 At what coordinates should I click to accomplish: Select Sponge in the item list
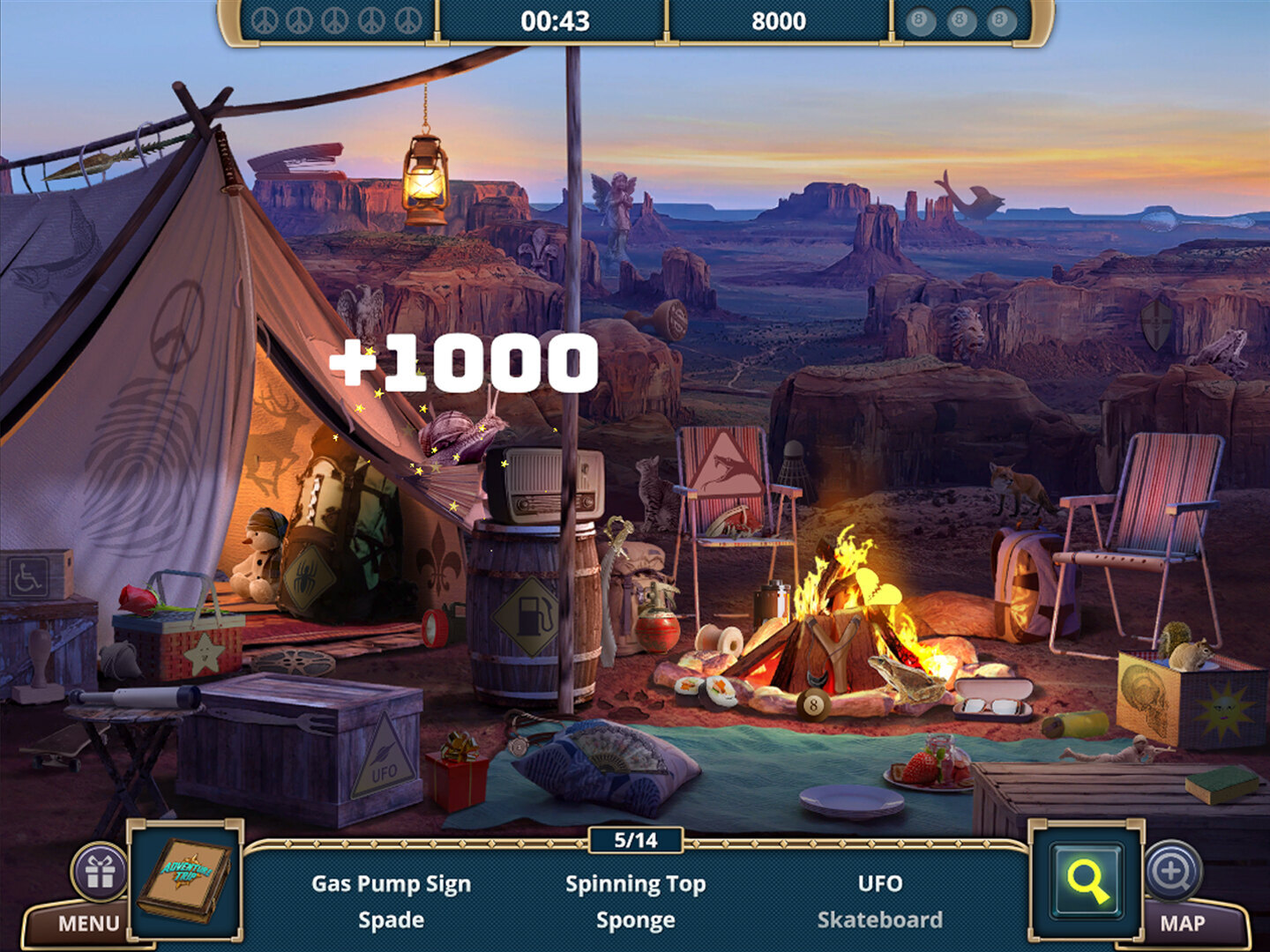click(x=635, y=920)
